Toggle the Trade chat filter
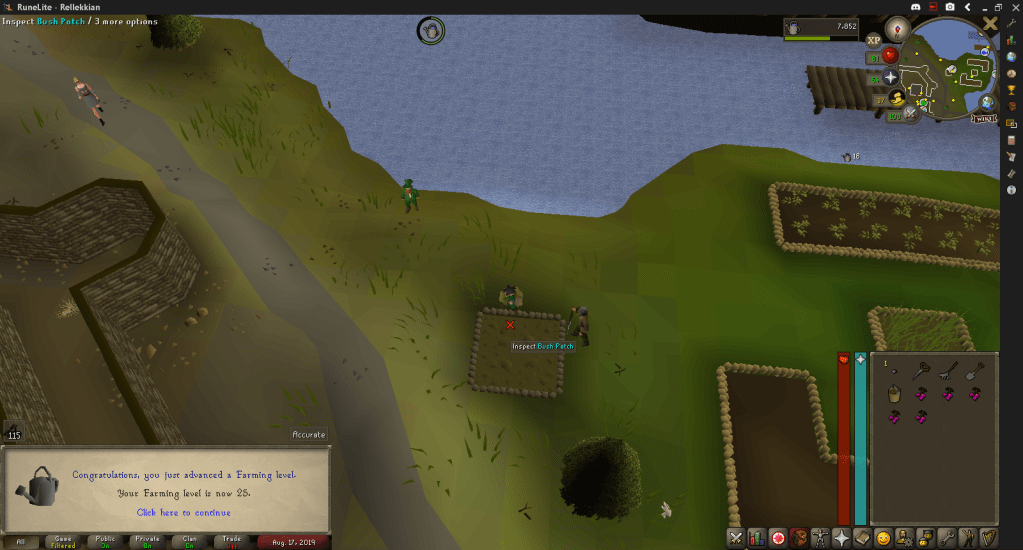 pyautogui.click(x=231, y=541)
